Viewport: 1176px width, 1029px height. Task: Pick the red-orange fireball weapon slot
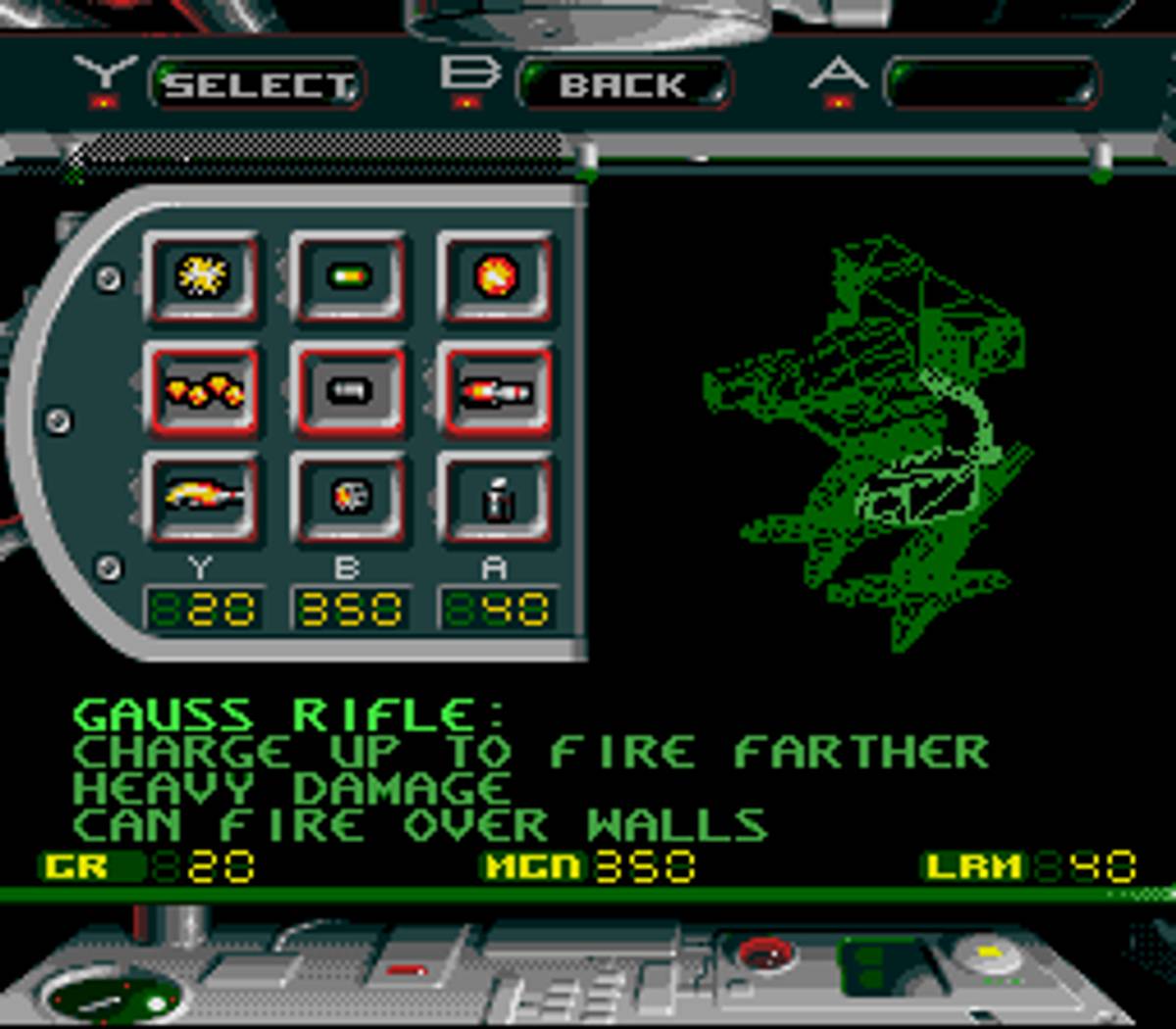(496, 277)
